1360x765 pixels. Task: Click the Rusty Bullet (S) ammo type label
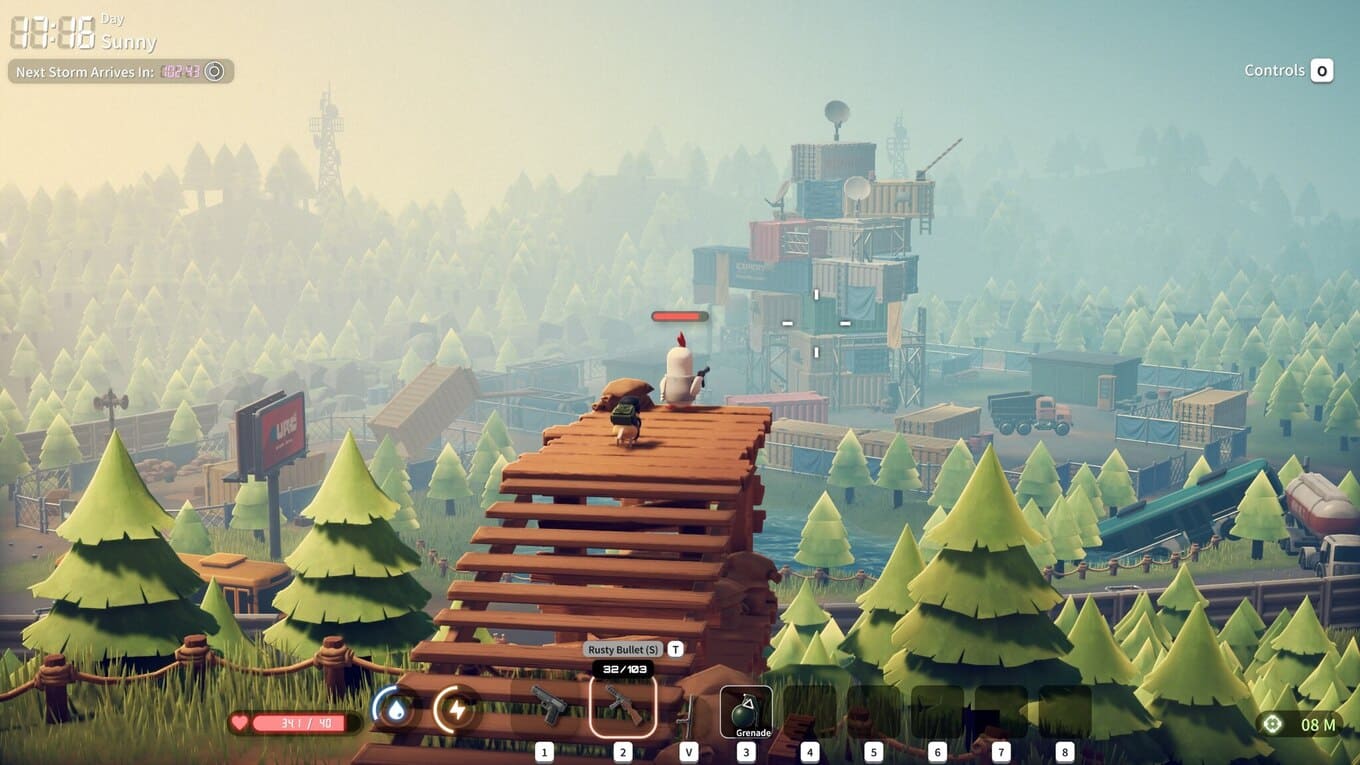click(625, 649)
